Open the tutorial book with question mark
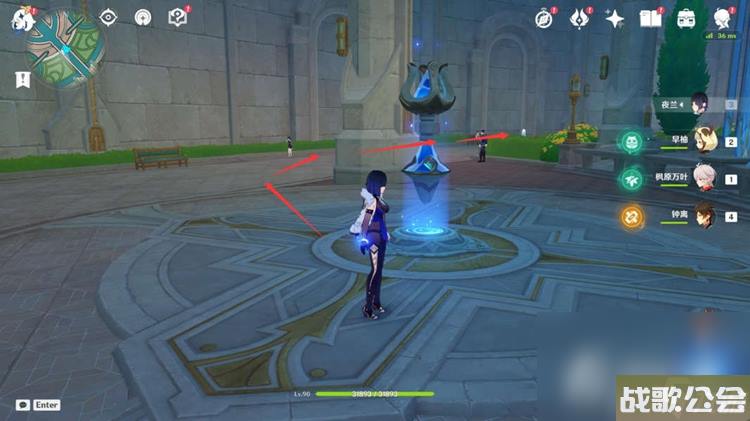This screenshot has width=750, height=421. (178, 17)
